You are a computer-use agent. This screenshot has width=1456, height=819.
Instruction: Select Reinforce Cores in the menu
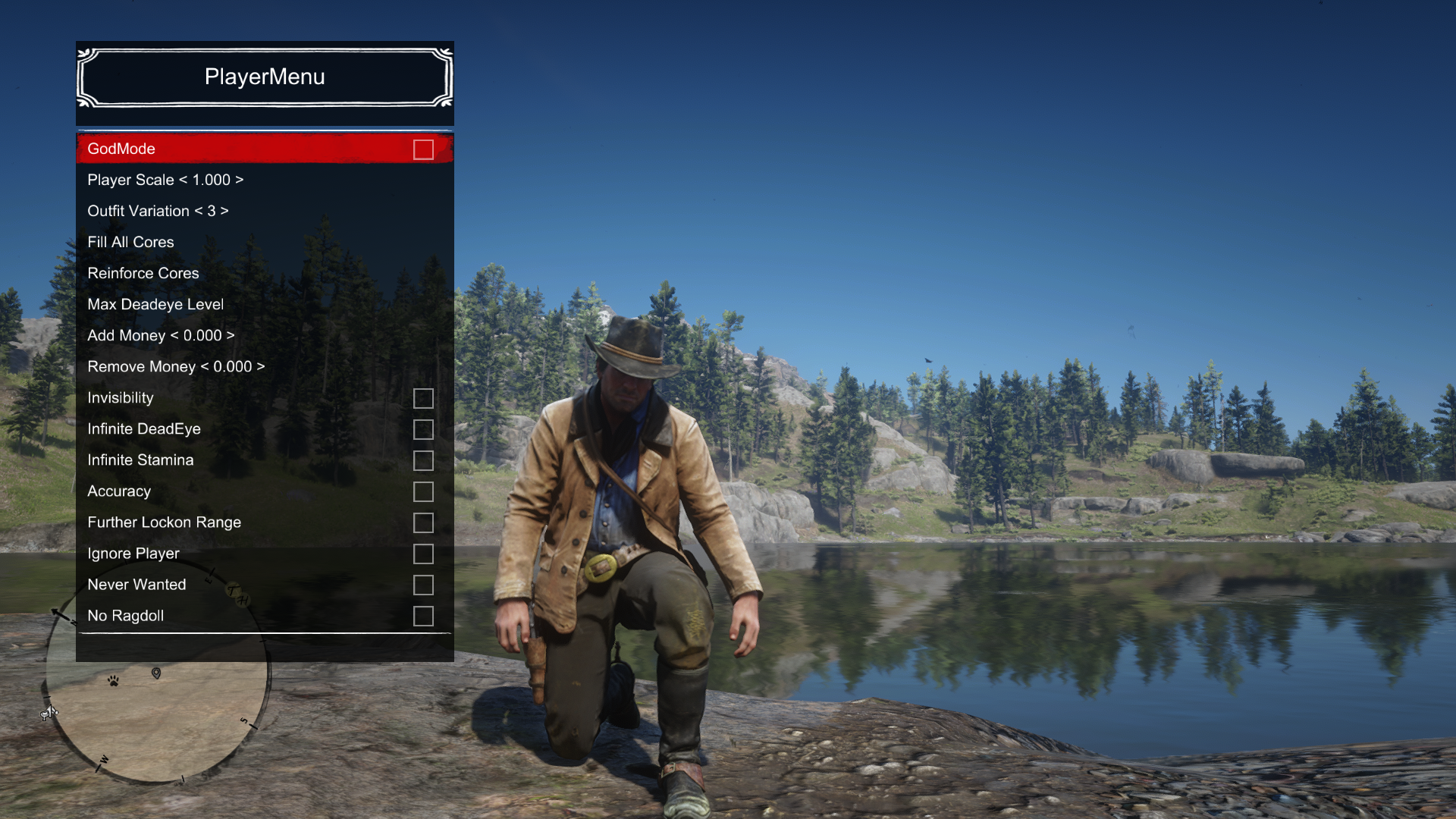coord(143,273)
